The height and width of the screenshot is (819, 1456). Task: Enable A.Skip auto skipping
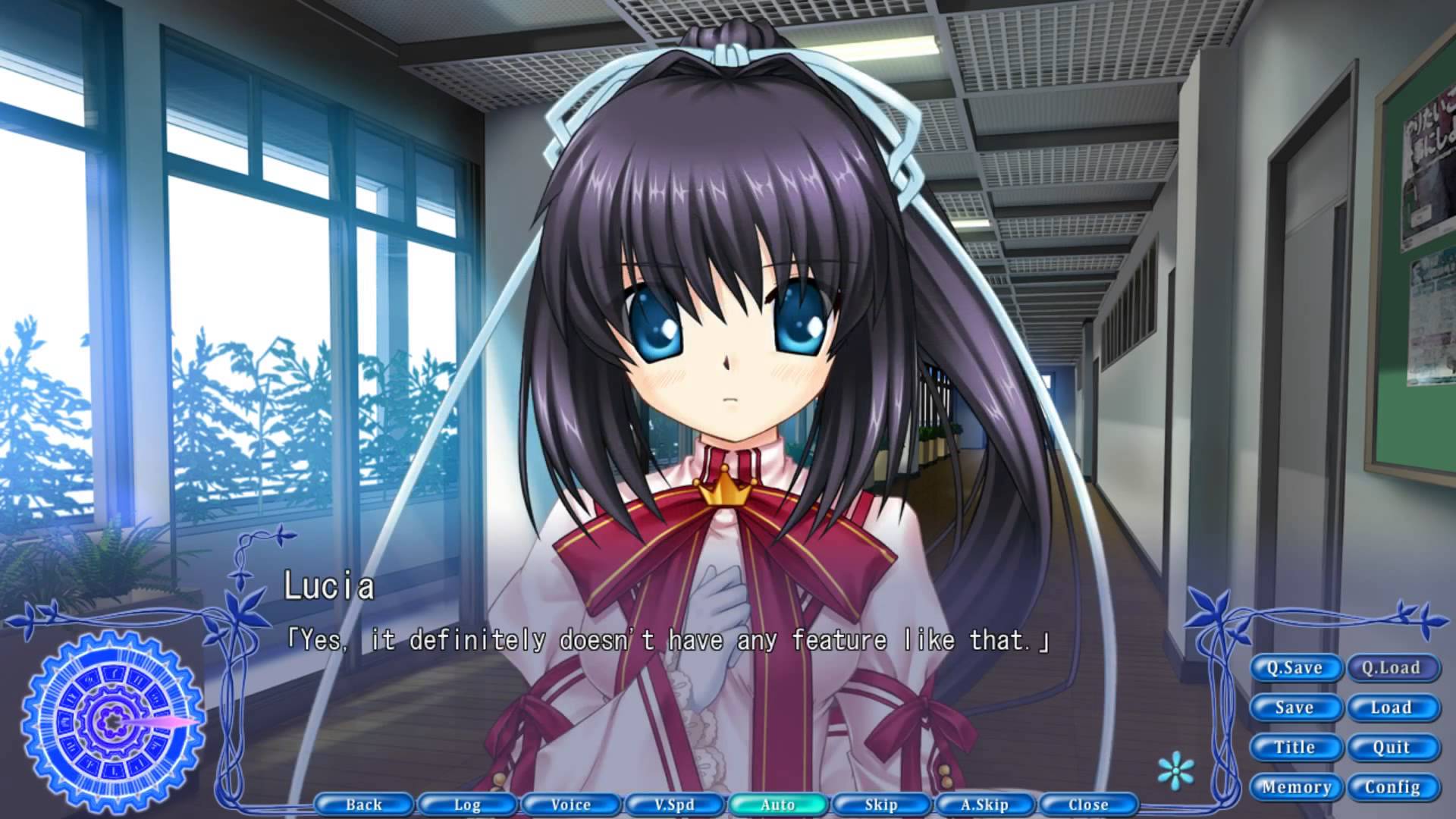tap(984, 805)
